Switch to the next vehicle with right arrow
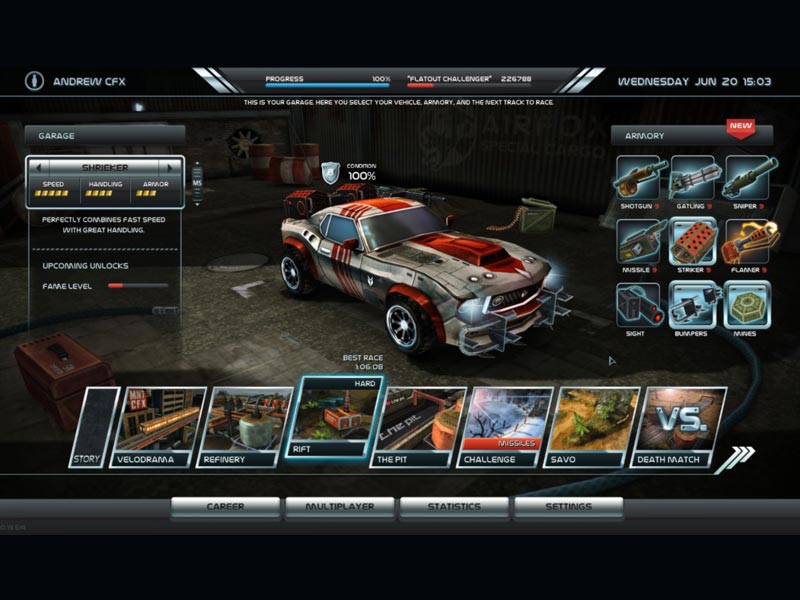 coord(172,167)
